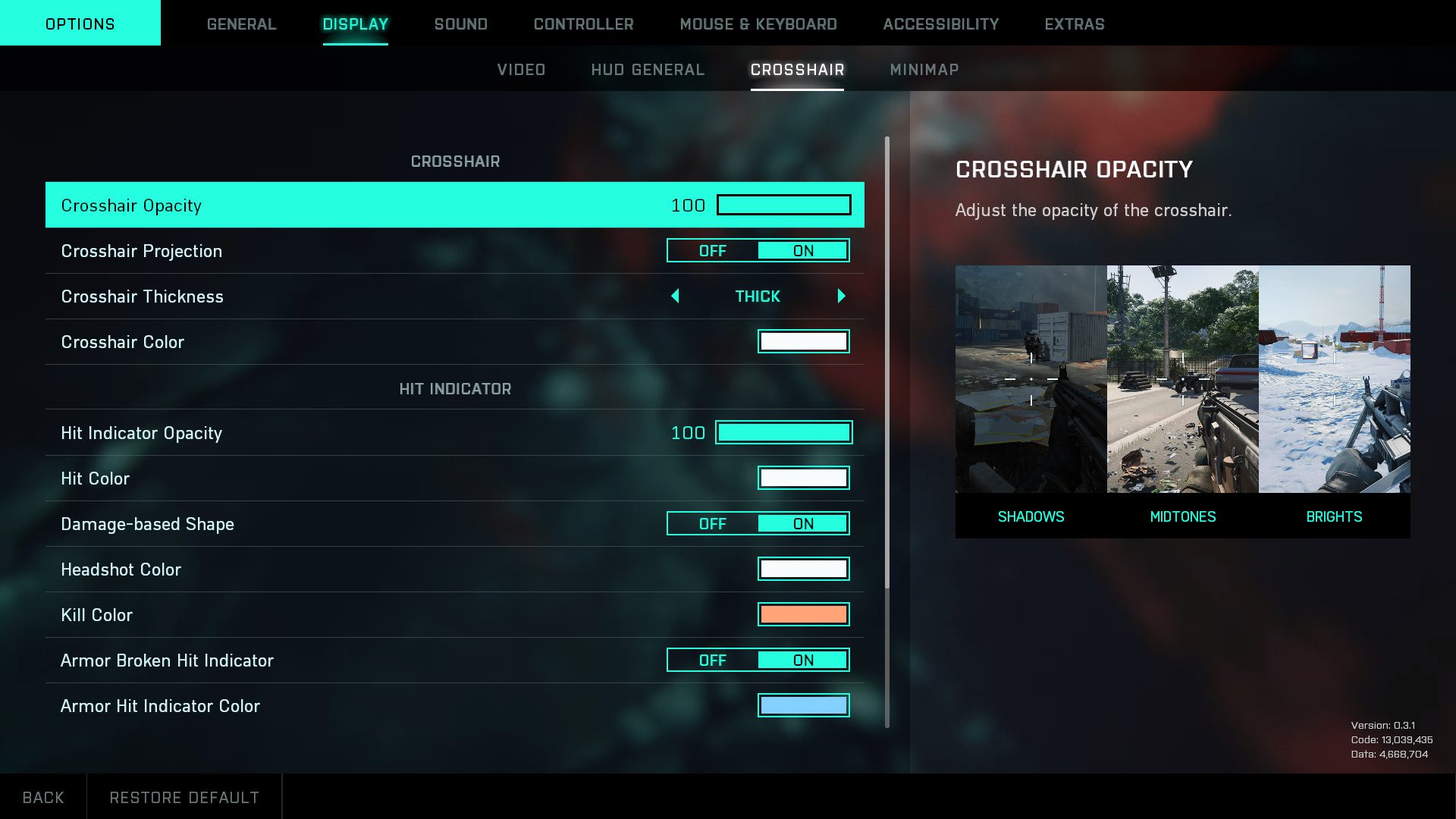This screenshot has height=819, width=1456.
Task: Open the MOUSE & KEYBOARD tab
Action: [x=758, y=24]
